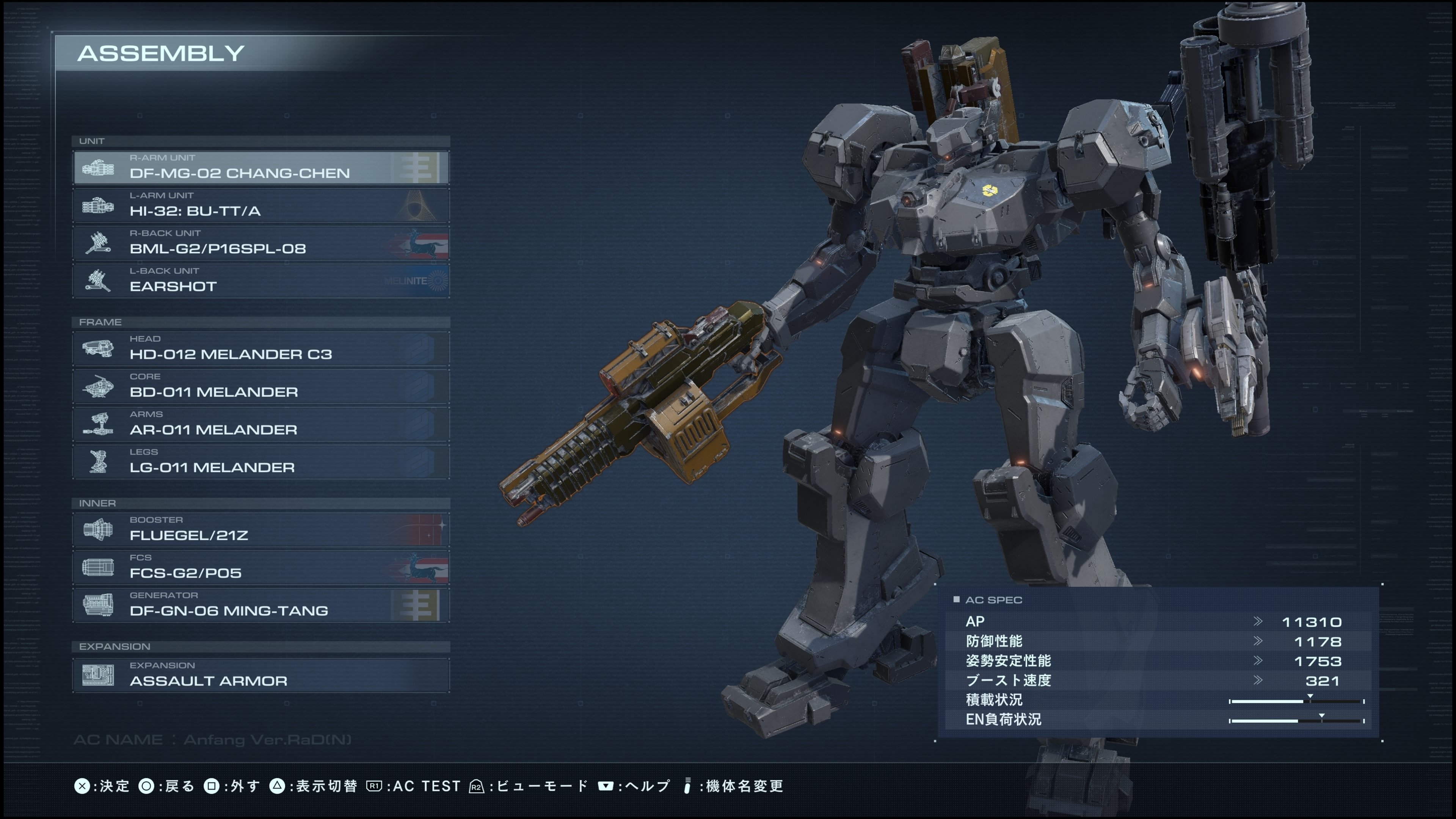Choose the L-ARM UNIT HI-32: BU-TT/A slot

260,205
